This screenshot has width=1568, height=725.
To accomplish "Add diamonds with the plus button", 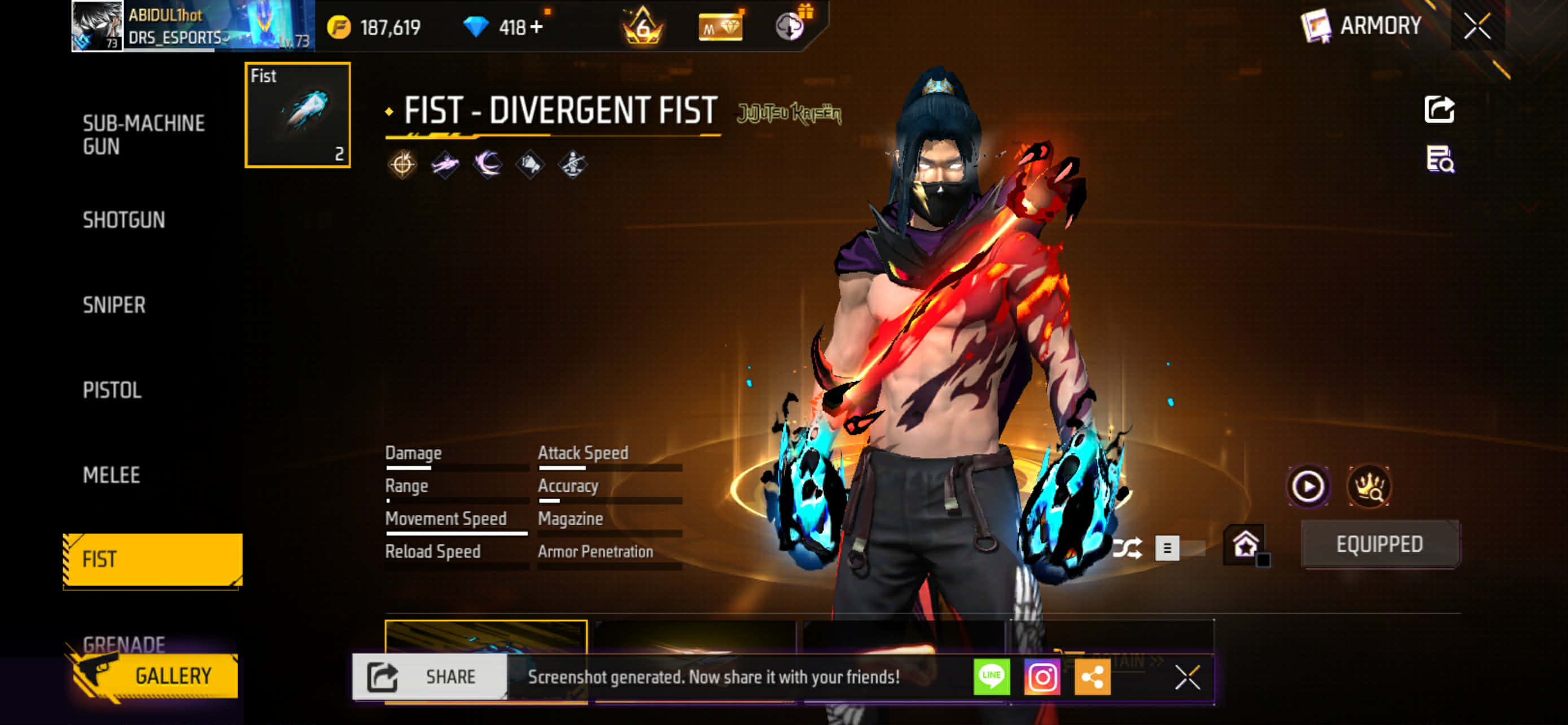I will pos(536,27).
